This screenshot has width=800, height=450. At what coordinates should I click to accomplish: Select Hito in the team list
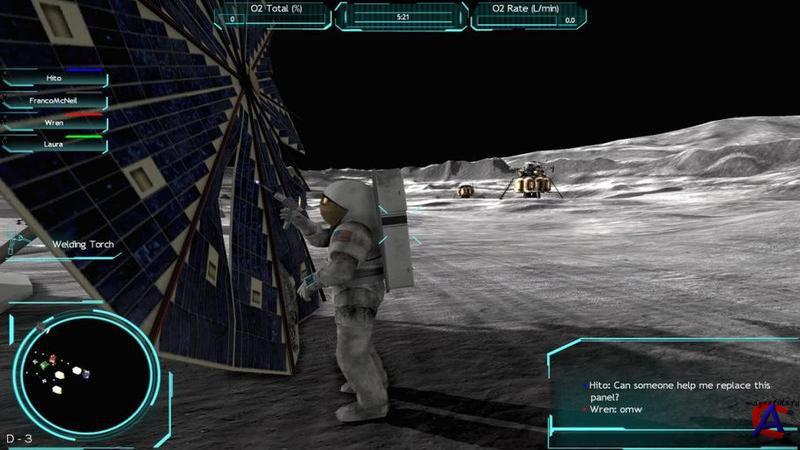point(54,78)
